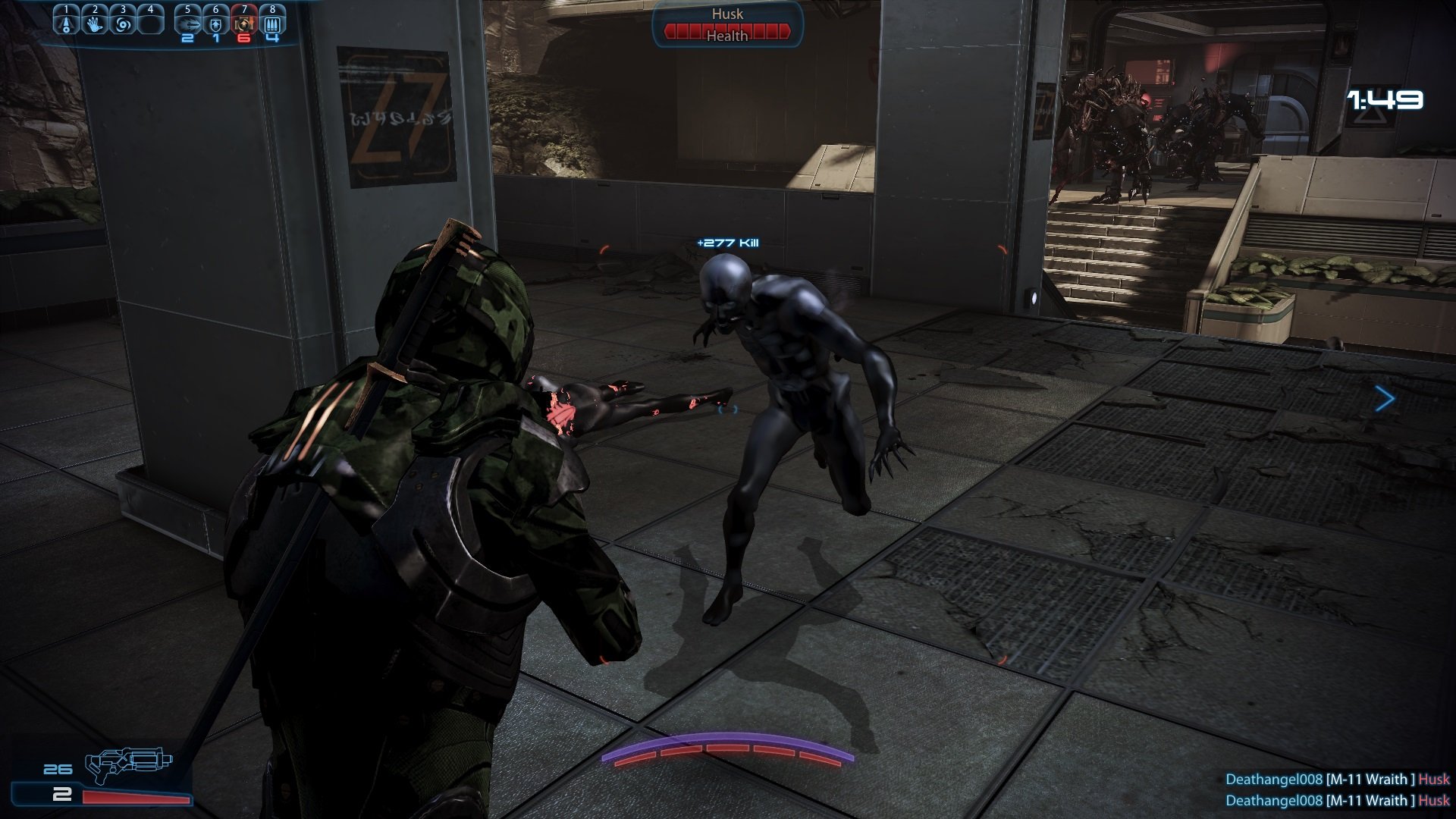Select the ammo power in slot 8
Screen dimensions: 1456x819
272,25
